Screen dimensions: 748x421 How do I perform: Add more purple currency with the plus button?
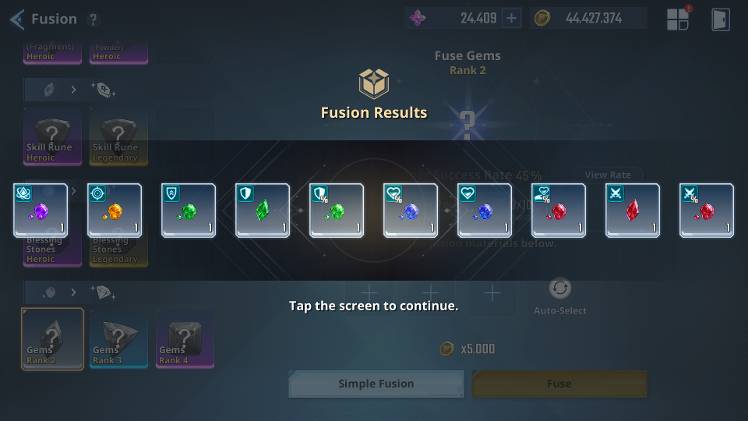(x=511, y=18)
